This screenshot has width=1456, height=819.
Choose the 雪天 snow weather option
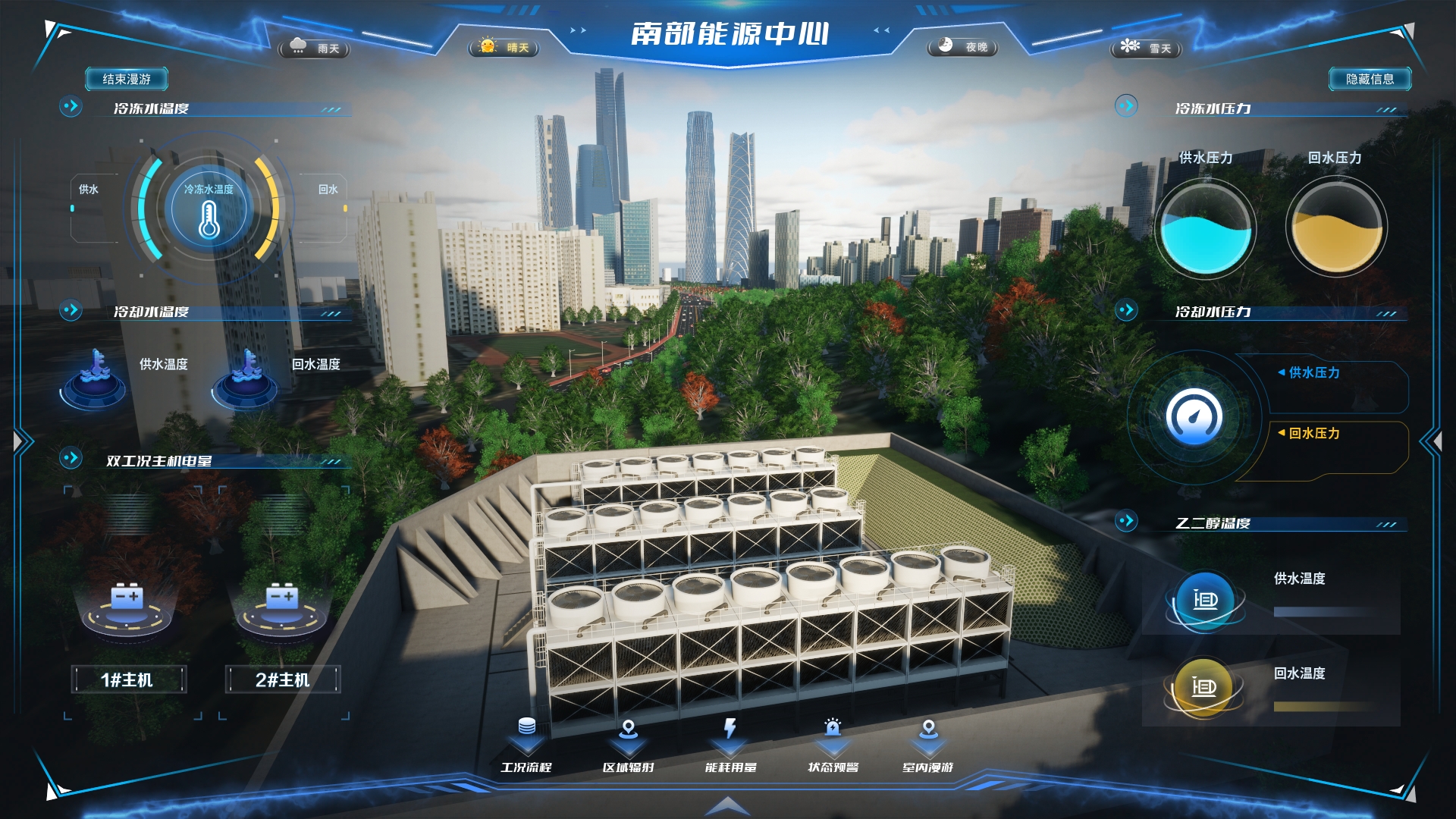point(1146,48)
